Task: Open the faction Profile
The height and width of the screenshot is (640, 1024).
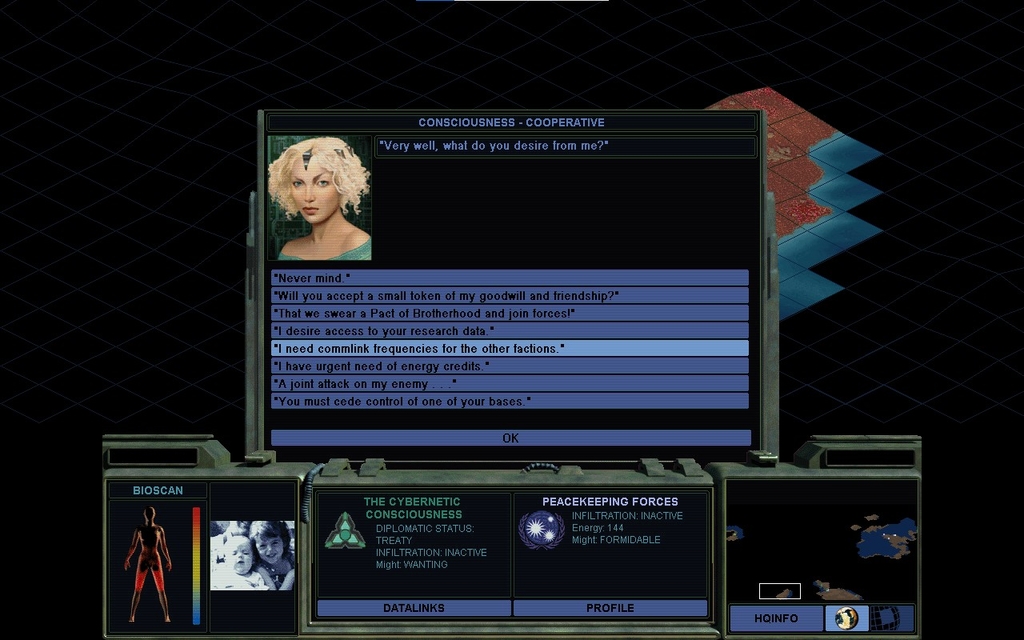Action: 610,608
